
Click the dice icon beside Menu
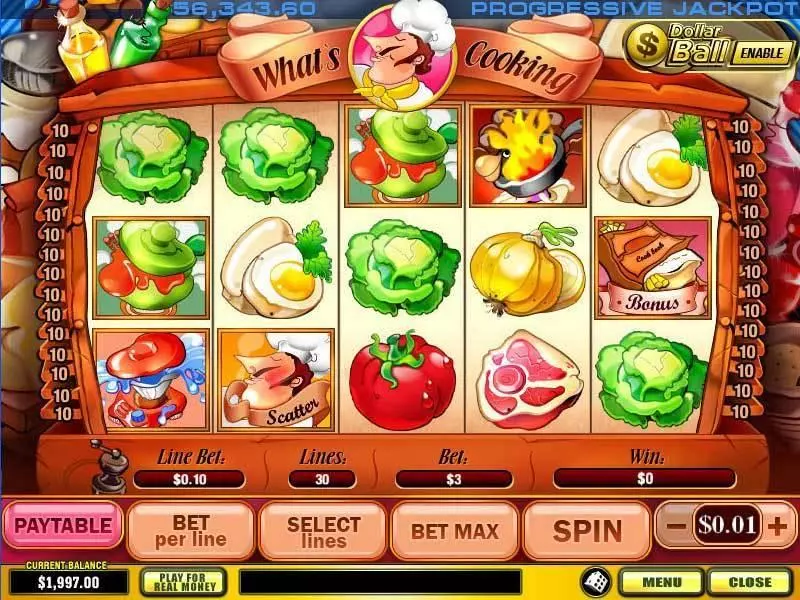[x=594, y=581]
